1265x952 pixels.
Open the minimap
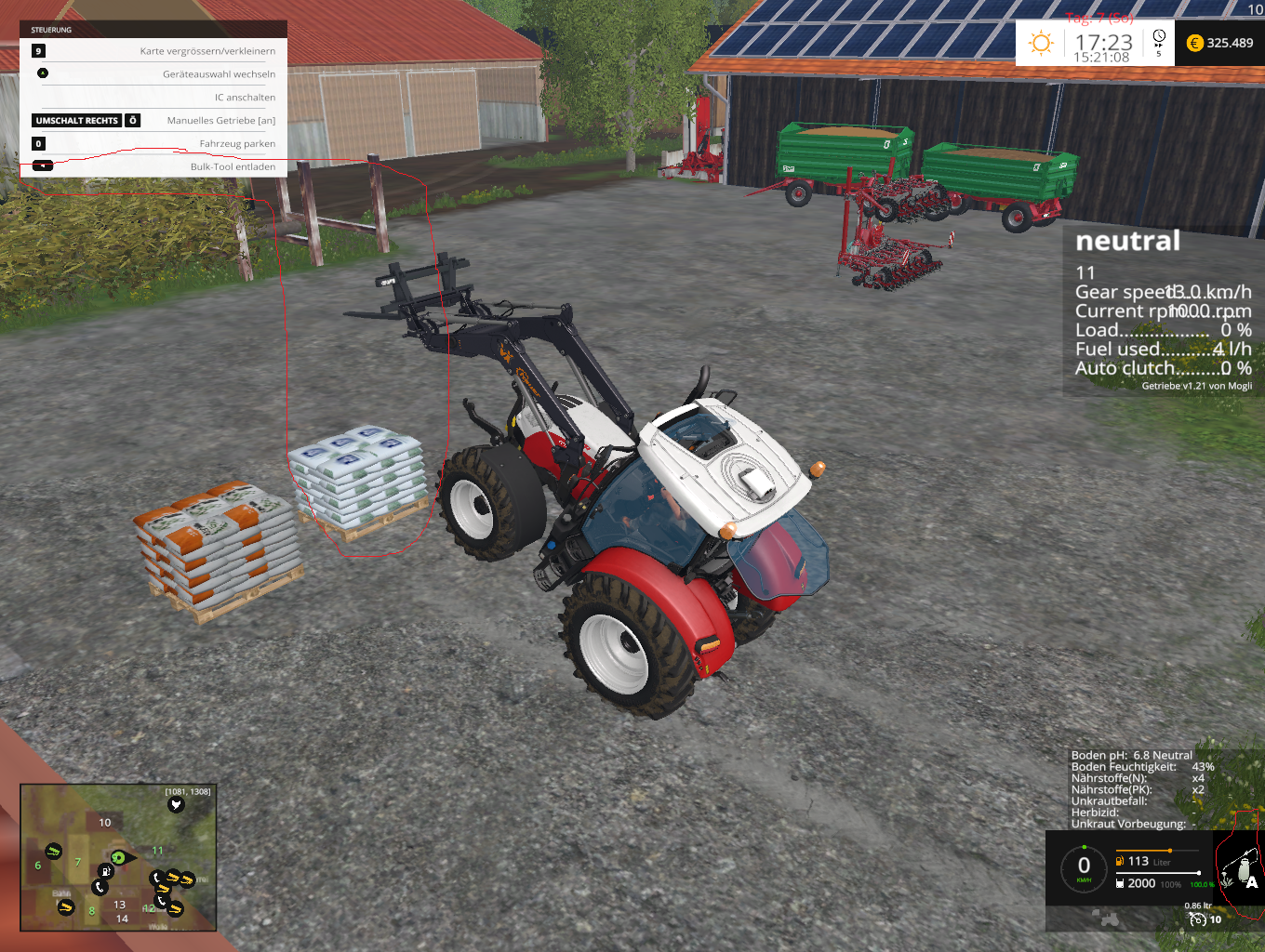click(118, 857)
